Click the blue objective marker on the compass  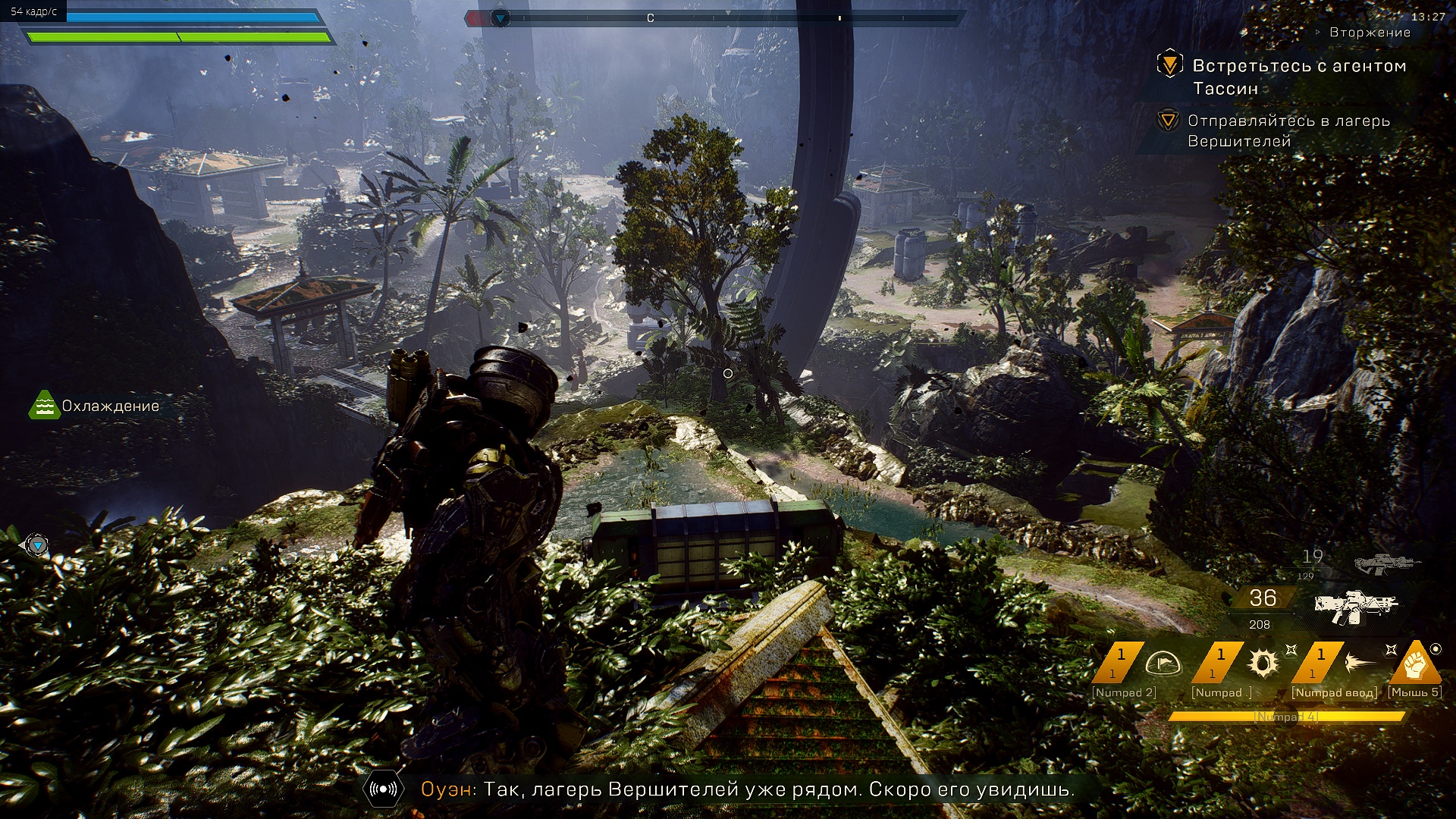(x=500, y=18)
